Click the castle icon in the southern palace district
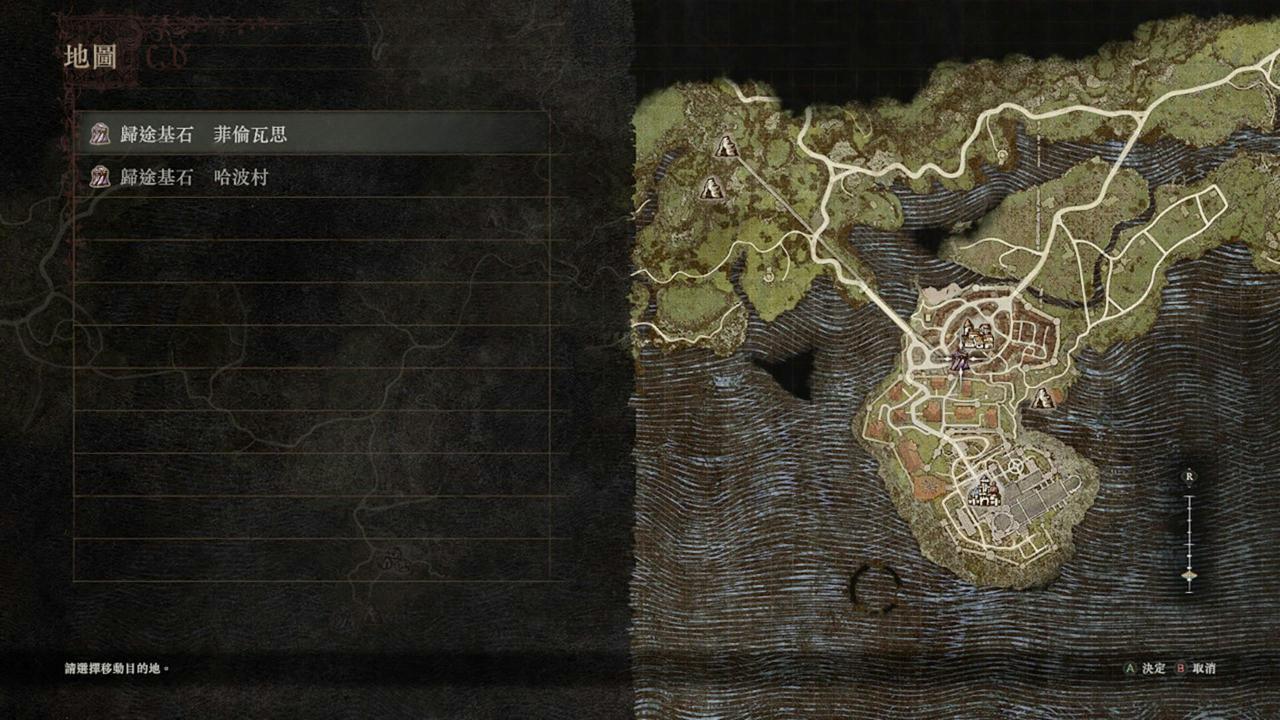Screen dimensions: 1280x720 point(985,490)
